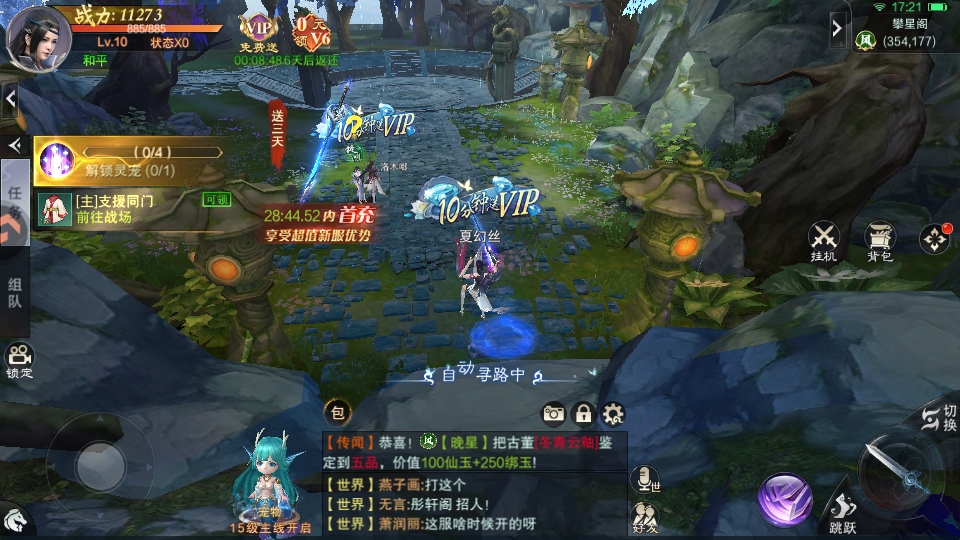Activate the purple skill orb
960x540 pixels.
(784, 499)
